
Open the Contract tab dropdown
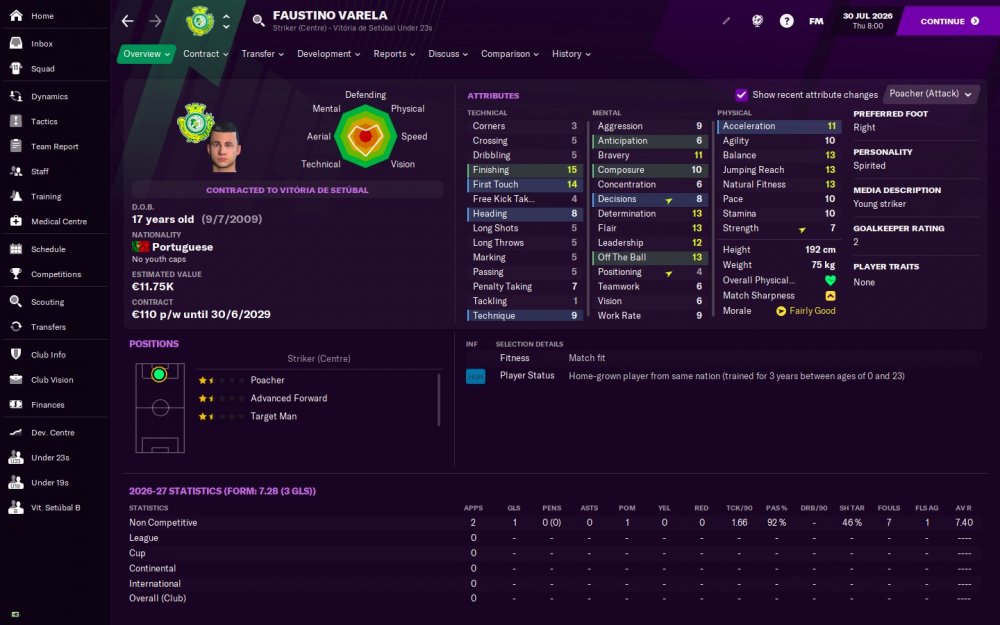pos(205,54)
